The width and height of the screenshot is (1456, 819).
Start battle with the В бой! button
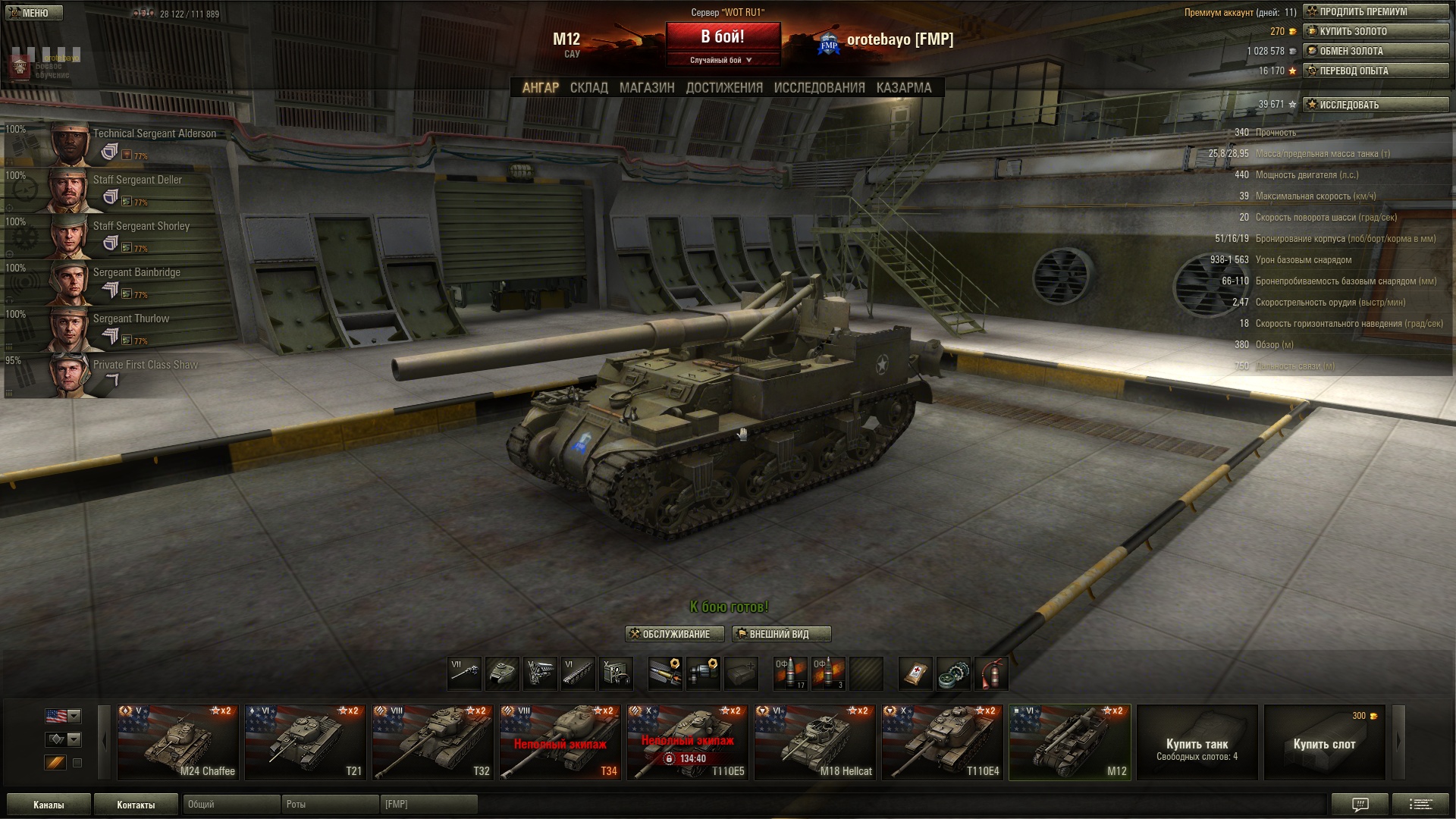pos(723,37)
